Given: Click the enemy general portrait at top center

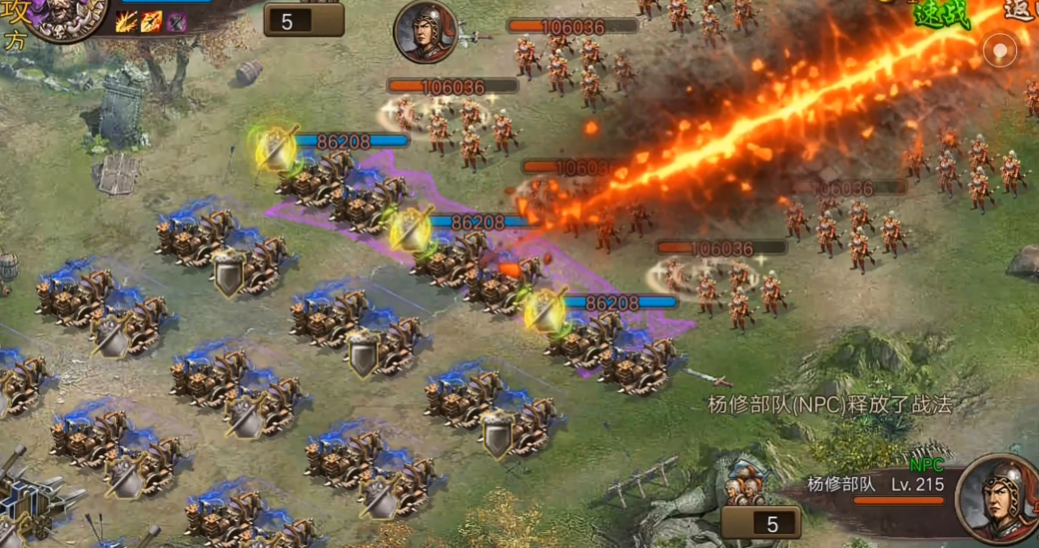Looking at the screenshot, I should (x=425, y=32).
